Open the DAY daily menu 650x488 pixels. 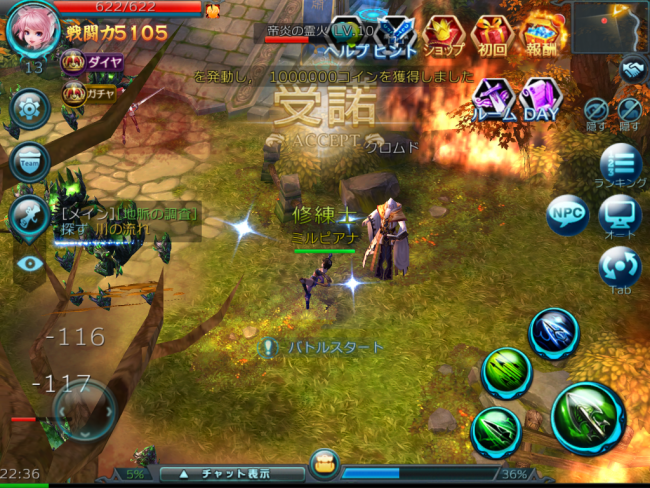(x=541, y=98)
